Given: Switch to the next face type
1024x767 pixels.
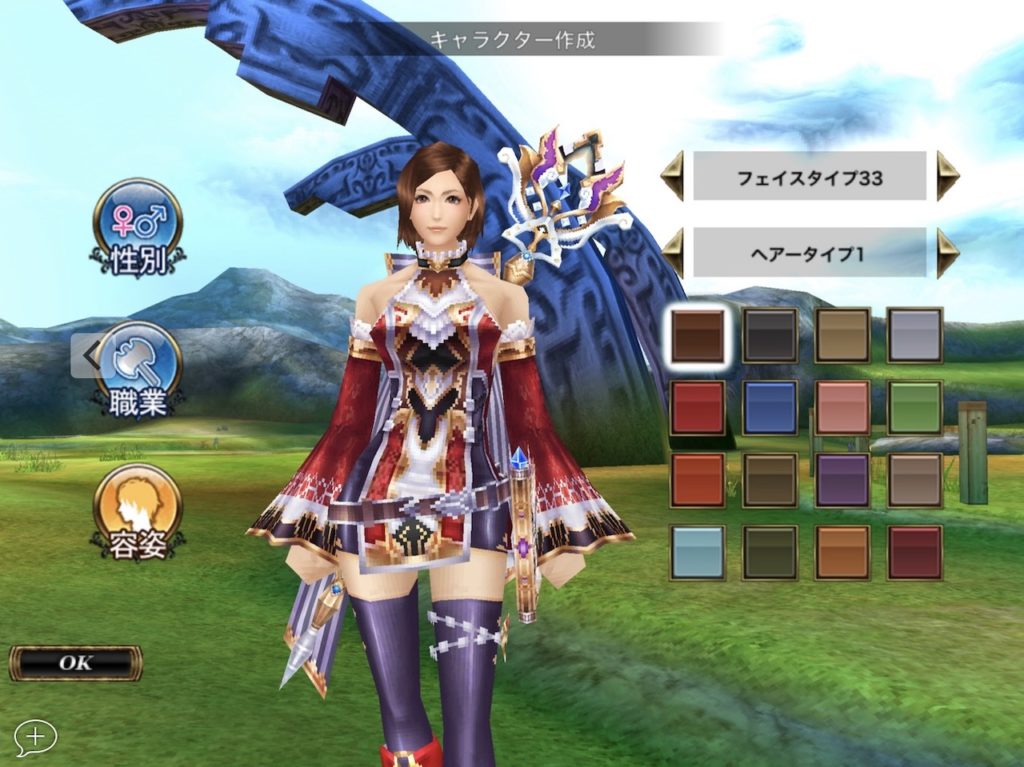Looking at the screenshot, I should click(947, 177).
